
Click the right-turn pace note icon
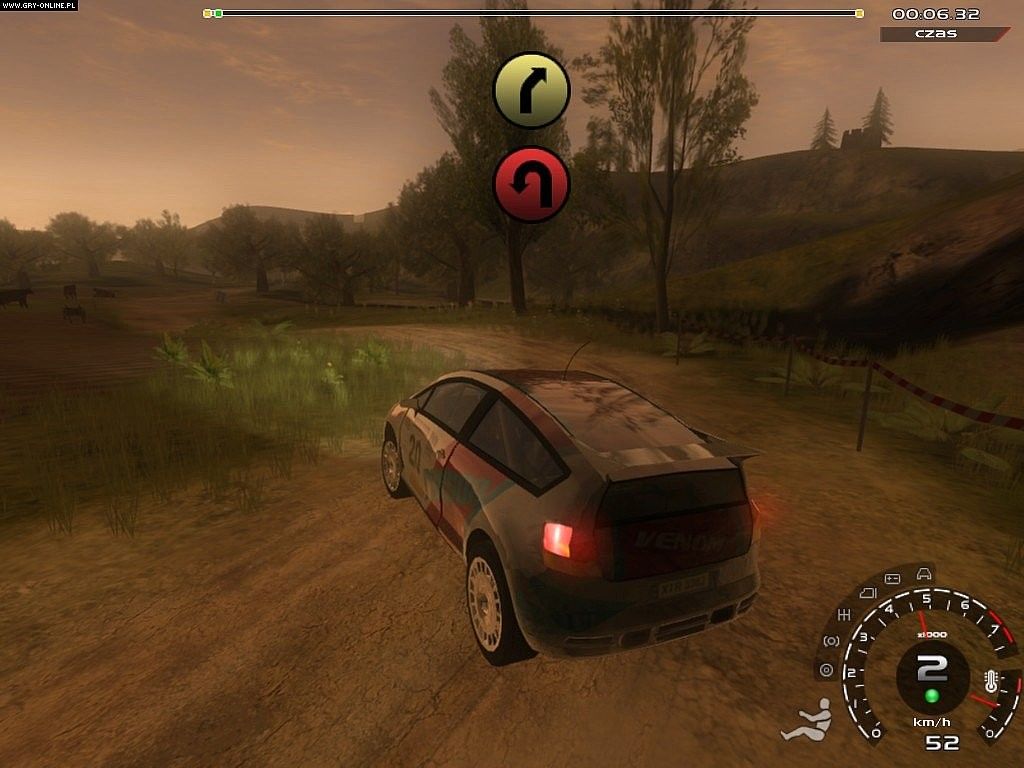[531, 91]
